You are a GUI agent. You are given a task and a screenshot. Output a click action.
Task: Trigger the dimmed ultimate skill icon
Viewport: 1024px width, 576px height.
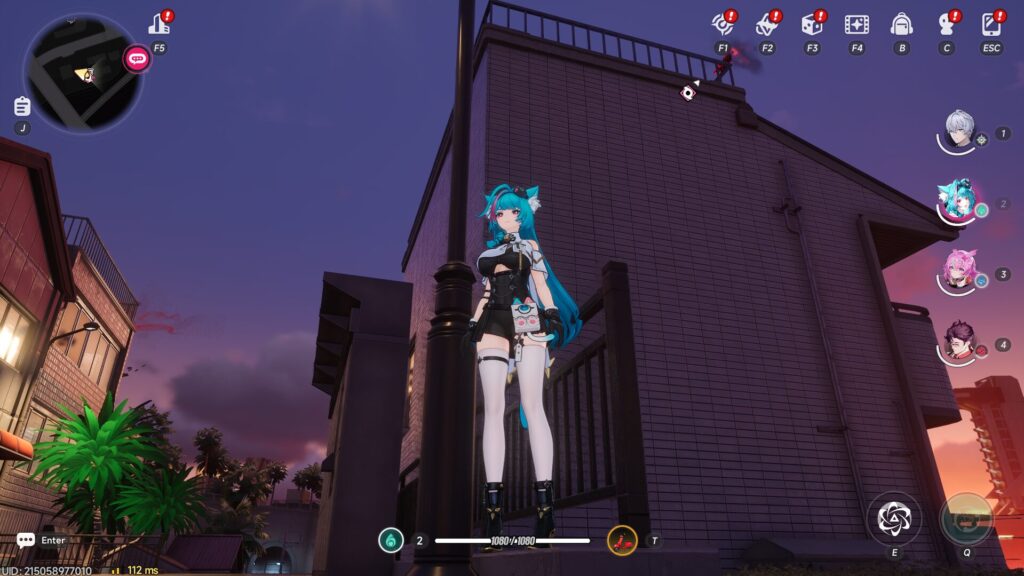tap(967, 518)
